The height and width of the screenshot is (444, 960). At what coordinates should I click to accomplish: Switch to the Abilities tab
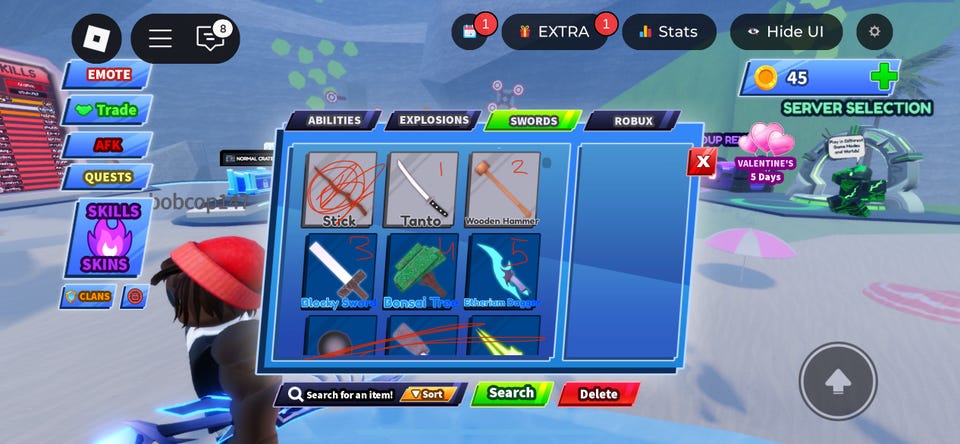tap(334, 121)
